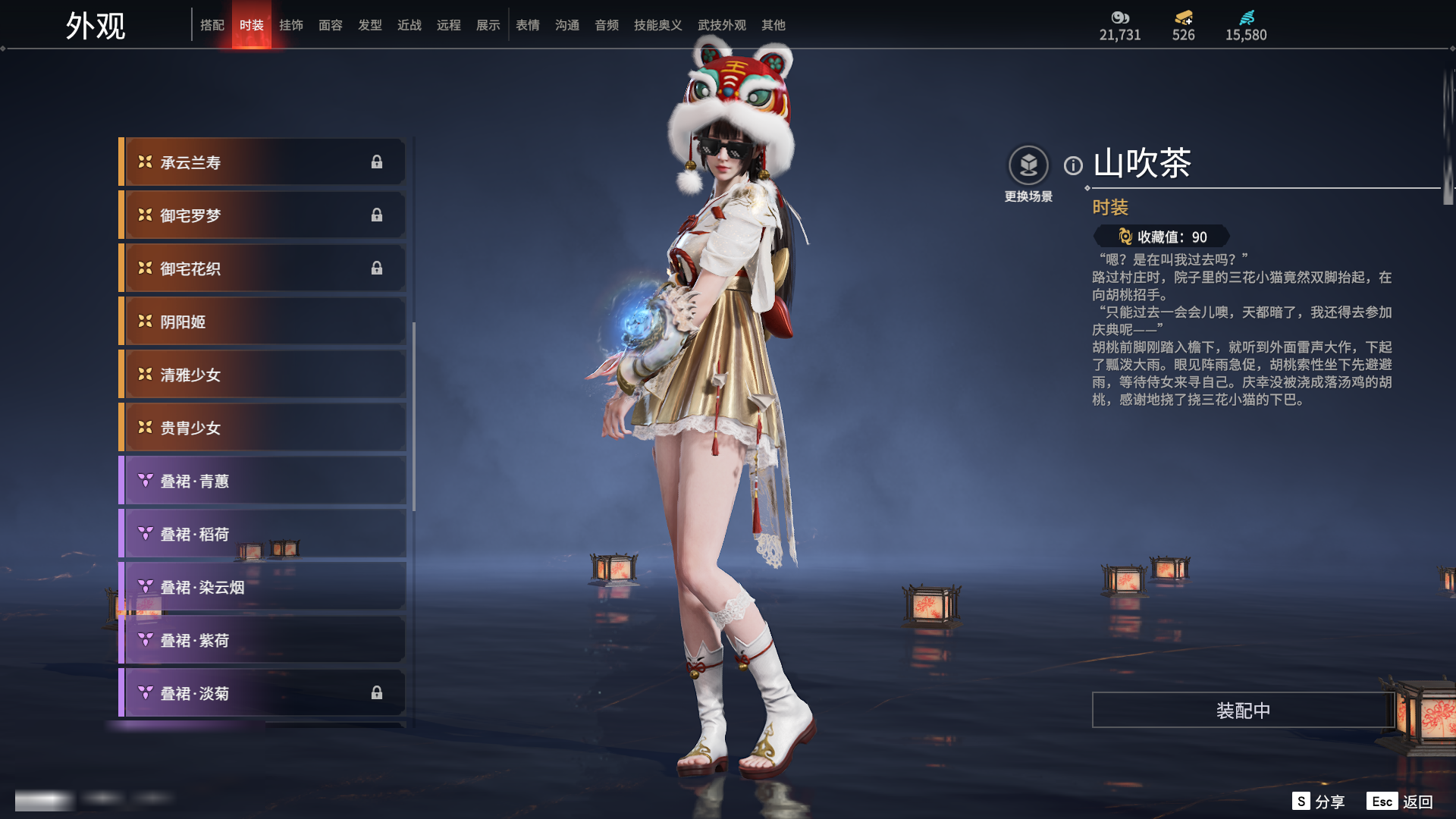The width and height of the screenshot is (1456, 819).
Task: Open the 挂饰 accessories tab
Action: pyautogui.click(x=291, y=25)
